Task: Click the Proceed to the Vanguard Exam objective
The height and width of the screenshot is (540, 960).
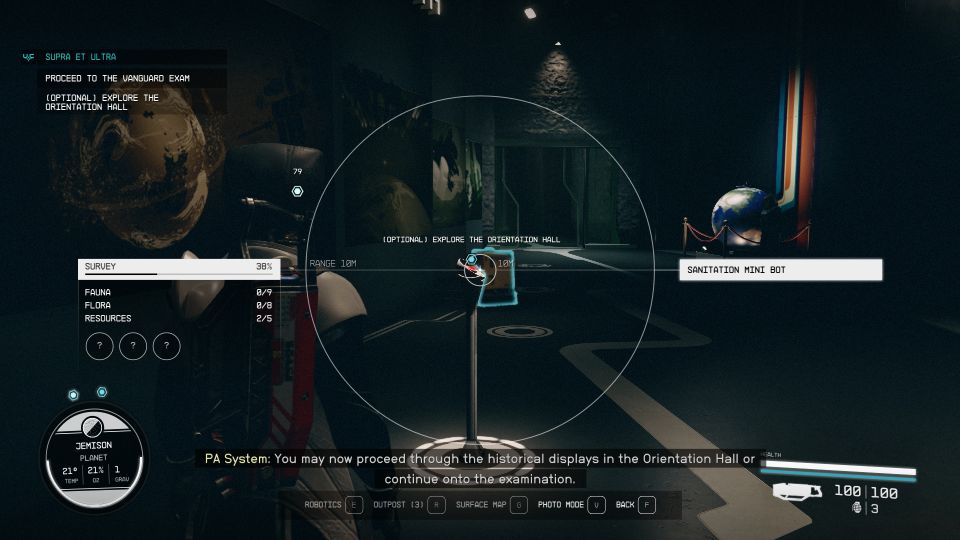Action: coord(117,78)
